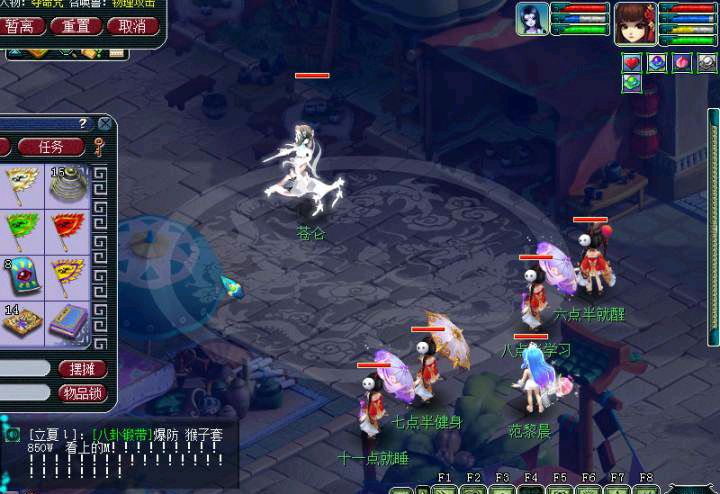The width and height of the screenshot is (720, 494).
Task: Click the pink peach buff icon
Action: tap(683, 63)
